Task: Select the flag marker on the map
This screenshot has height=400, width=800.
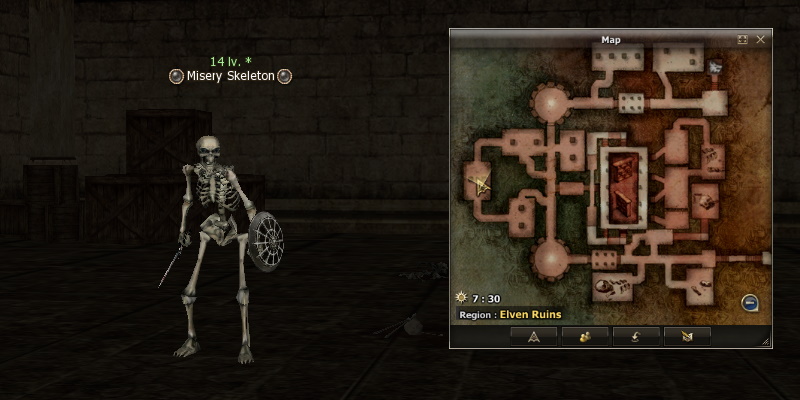Action: point(716,68)
